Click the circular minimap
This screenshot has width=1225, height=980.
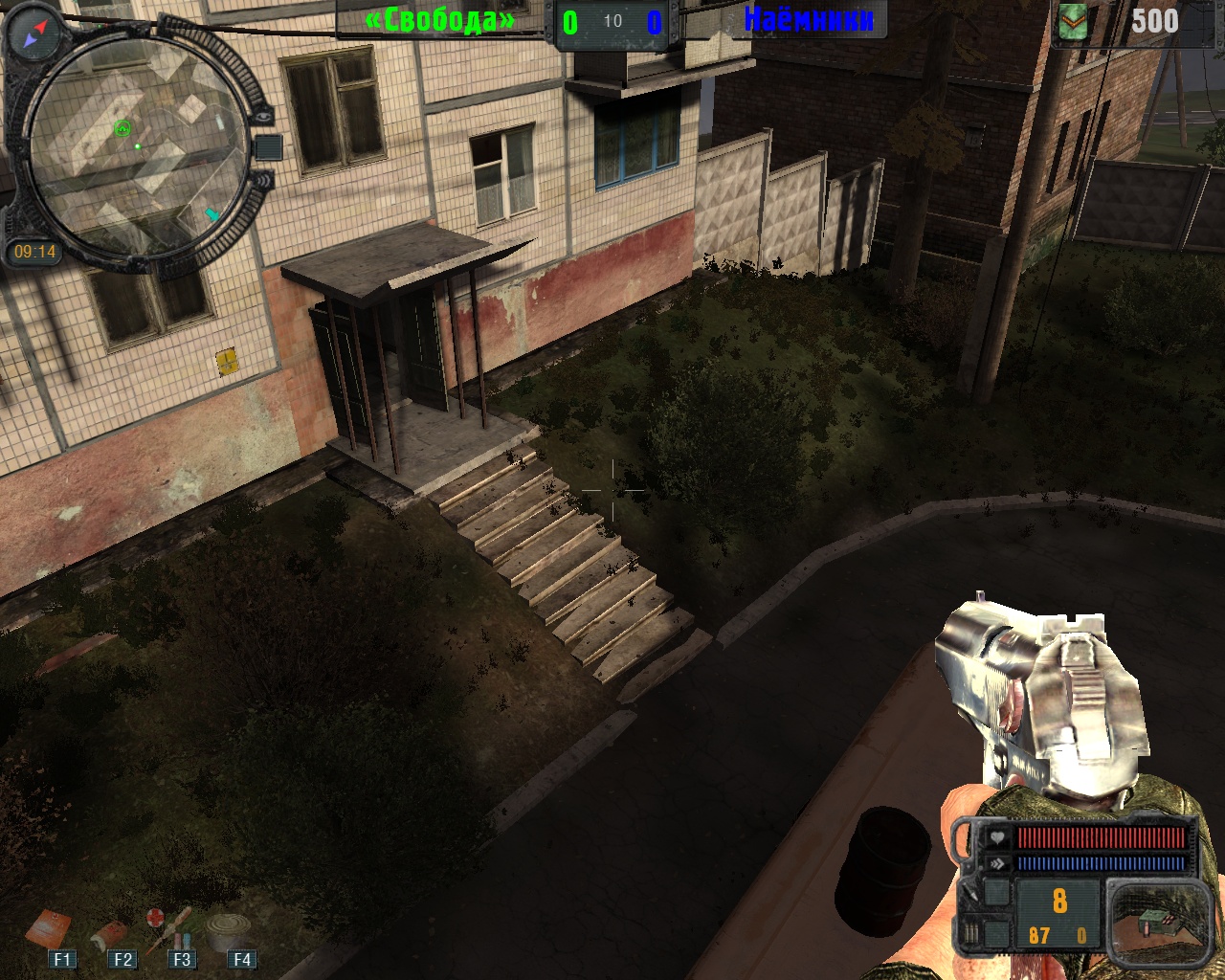click(134, 150)
